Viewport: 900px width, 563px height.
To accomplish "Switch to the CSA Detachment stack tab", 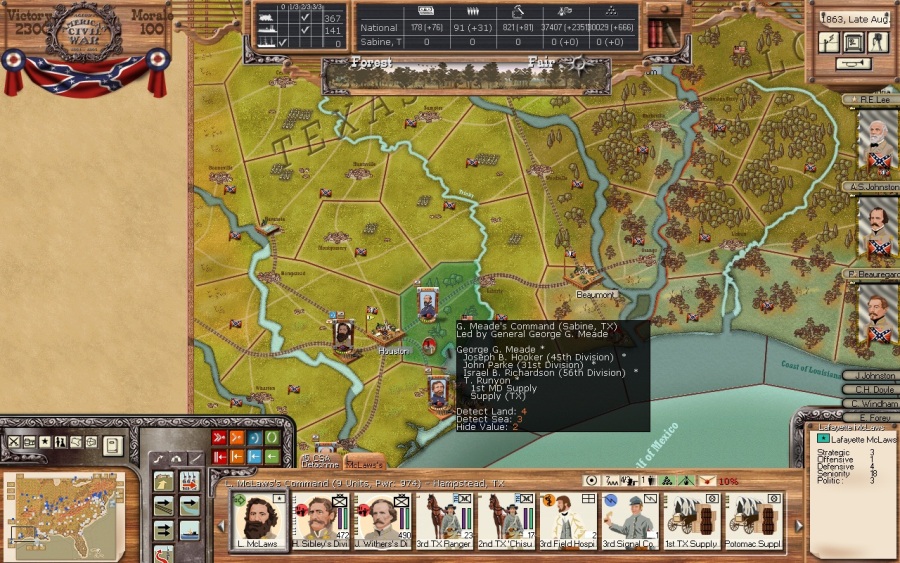I will (x=320, y=462).
